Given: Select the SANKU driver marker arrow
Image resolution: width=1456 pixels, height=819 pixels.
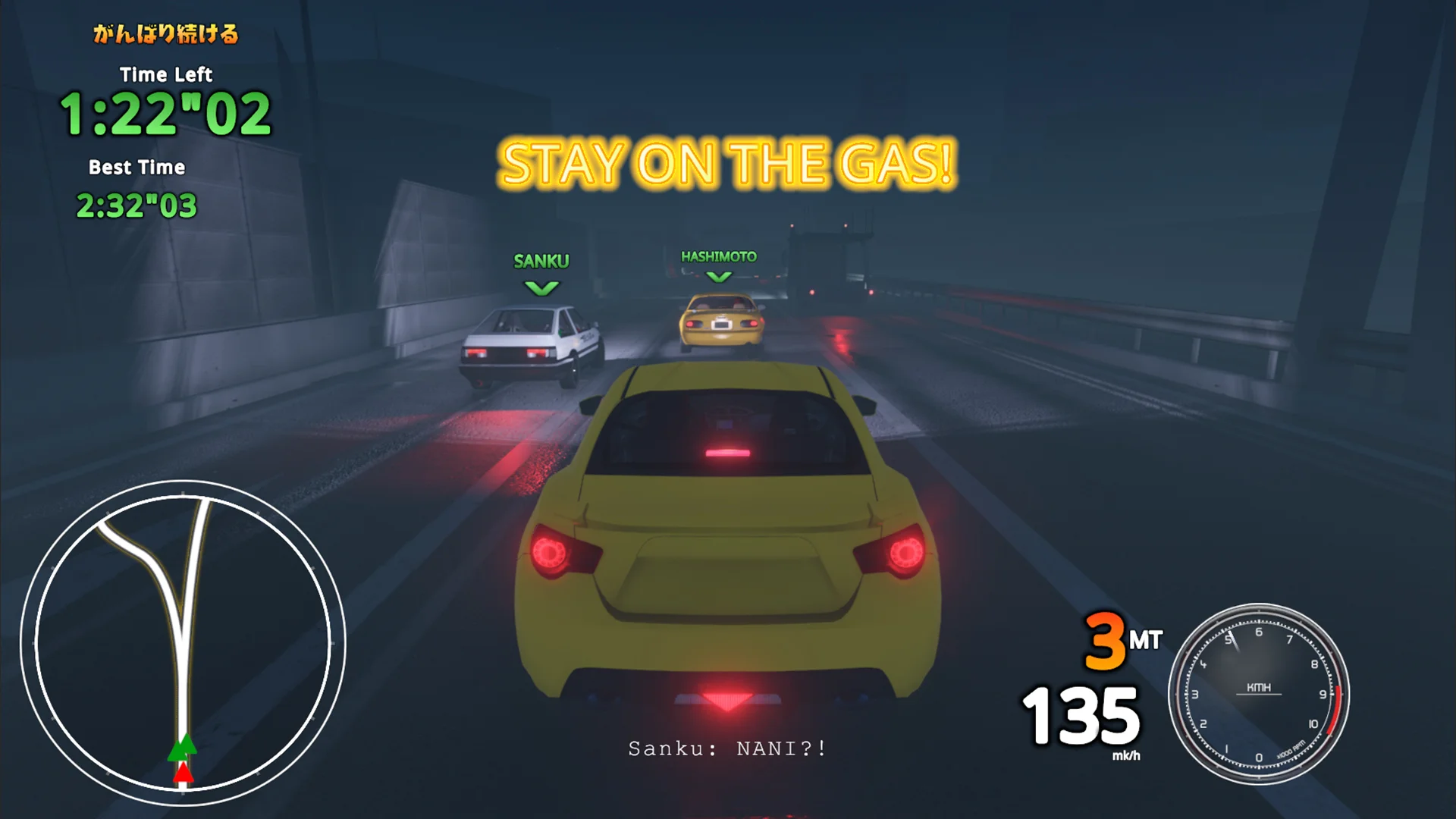Looking at the screenshot, I should pos(540,288).
